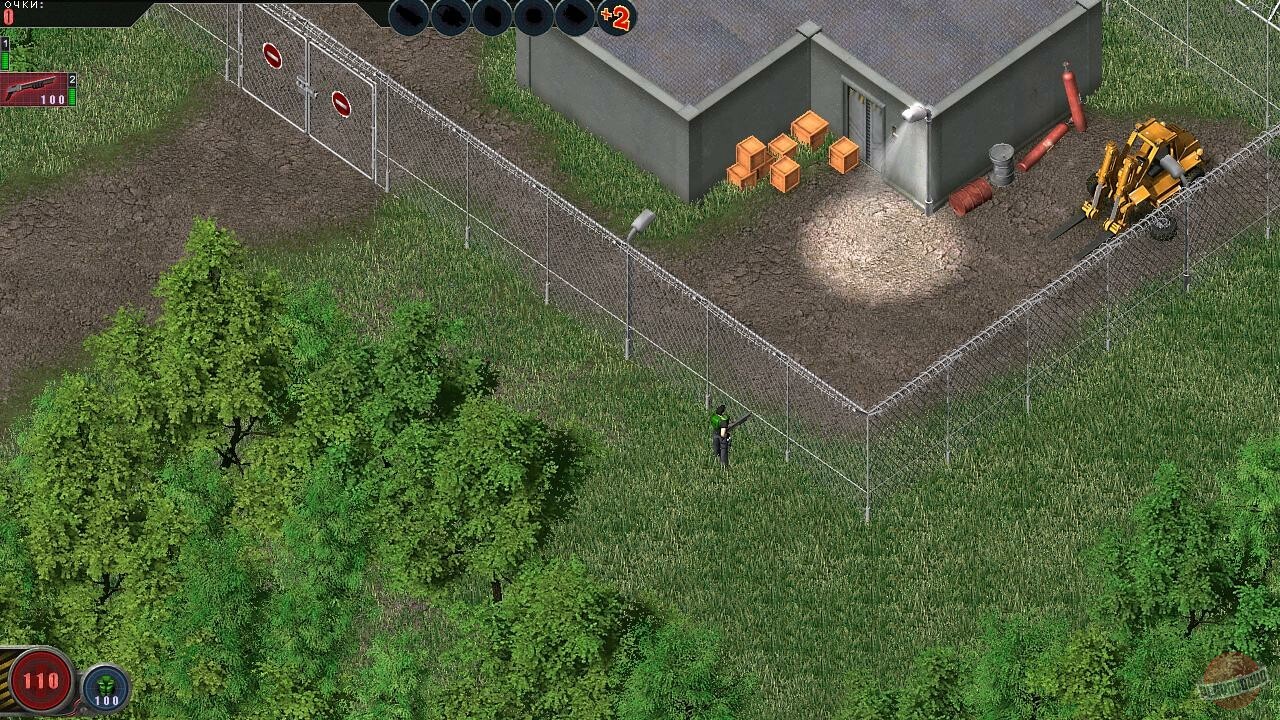Click the fourth item slot circle
Screen dimensions: 1280x720
(x=534, y=17)
